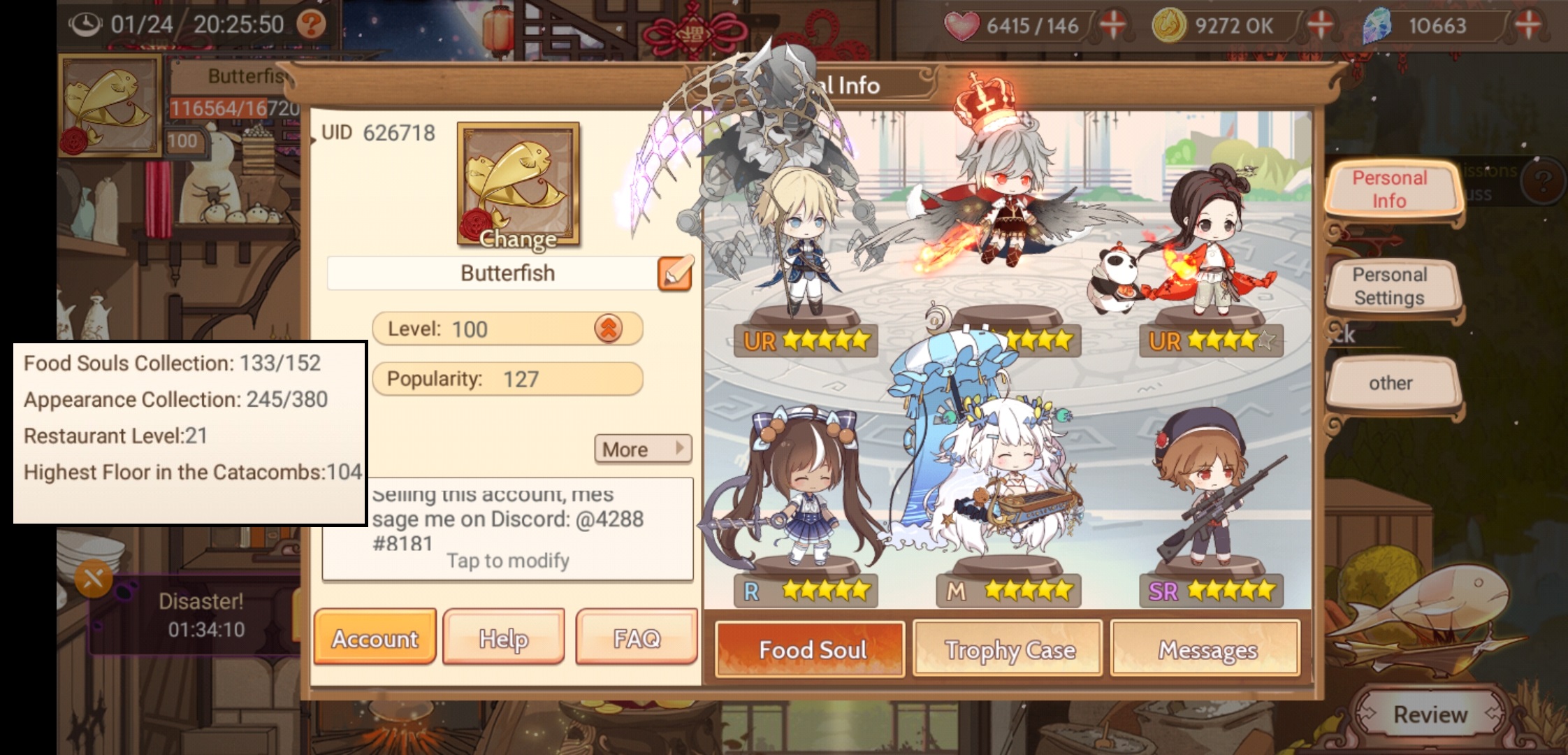Select the Trophy Case tab
The image size is (1568, 755).
1008,649
